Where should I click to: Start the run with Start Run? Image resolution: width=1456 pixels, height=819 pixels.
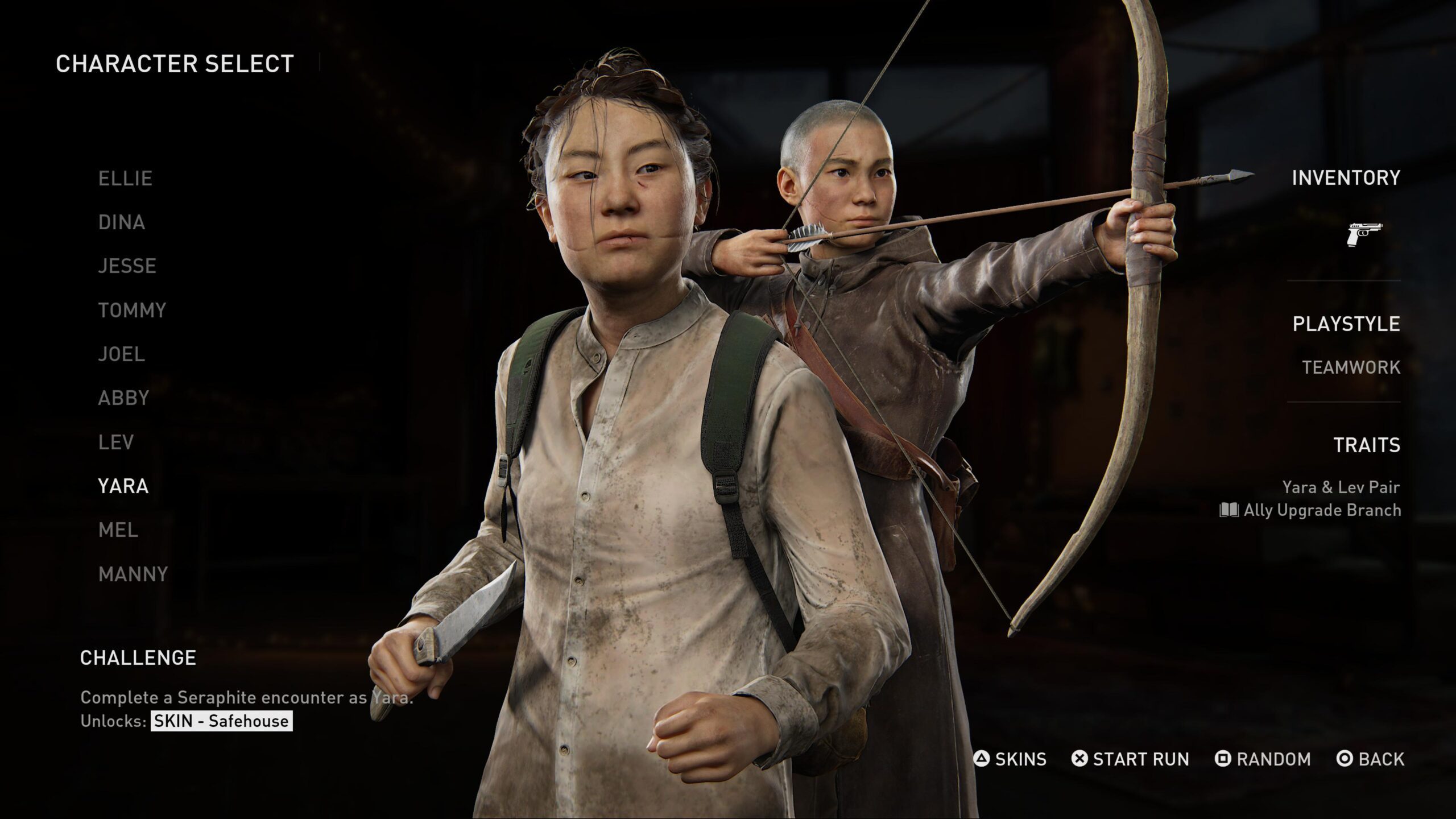[1130, 759]
